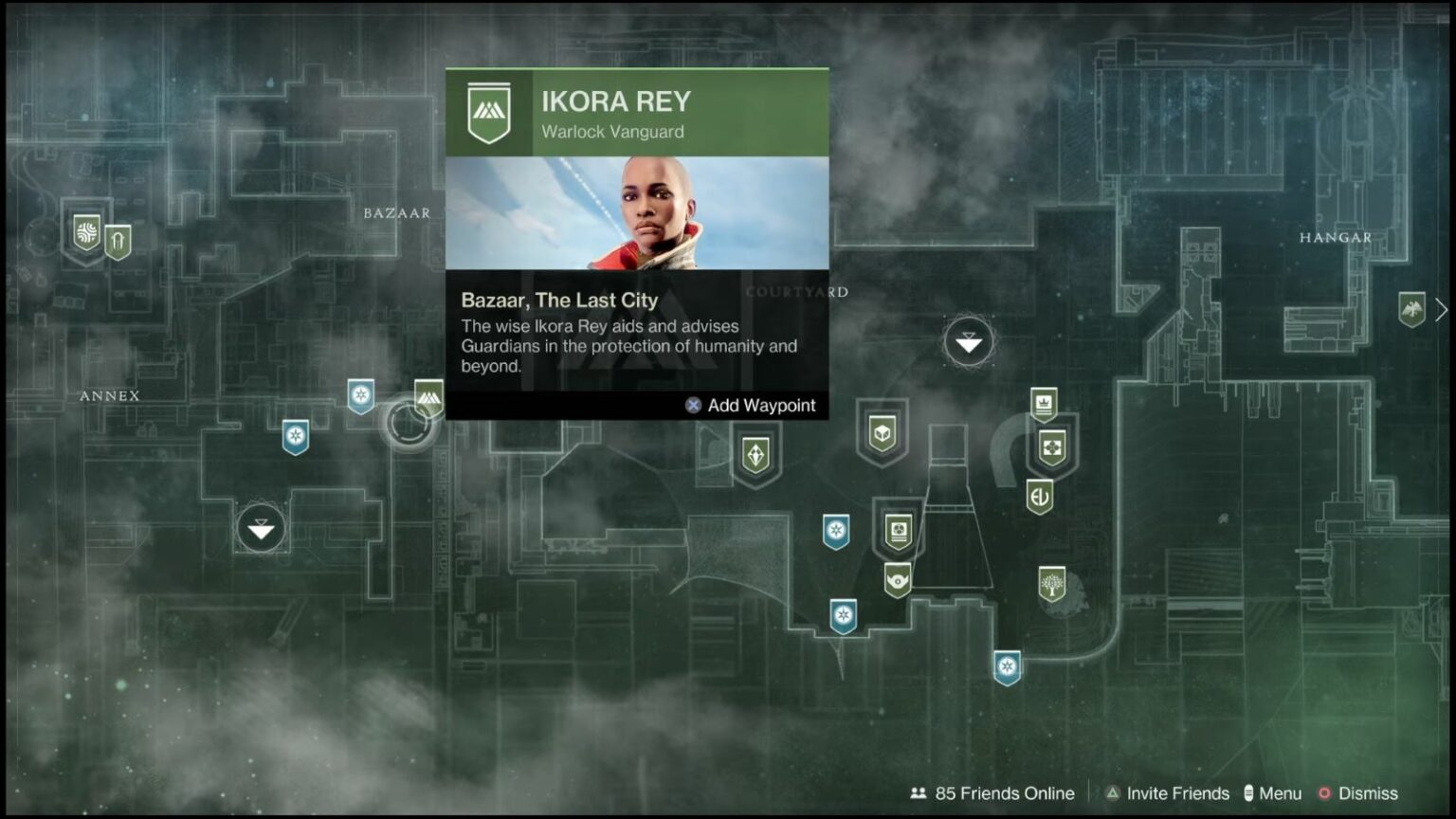View the 85 Friends Online list
The height and width of the screenshot is (819, 1456).
tap(992, 793)
